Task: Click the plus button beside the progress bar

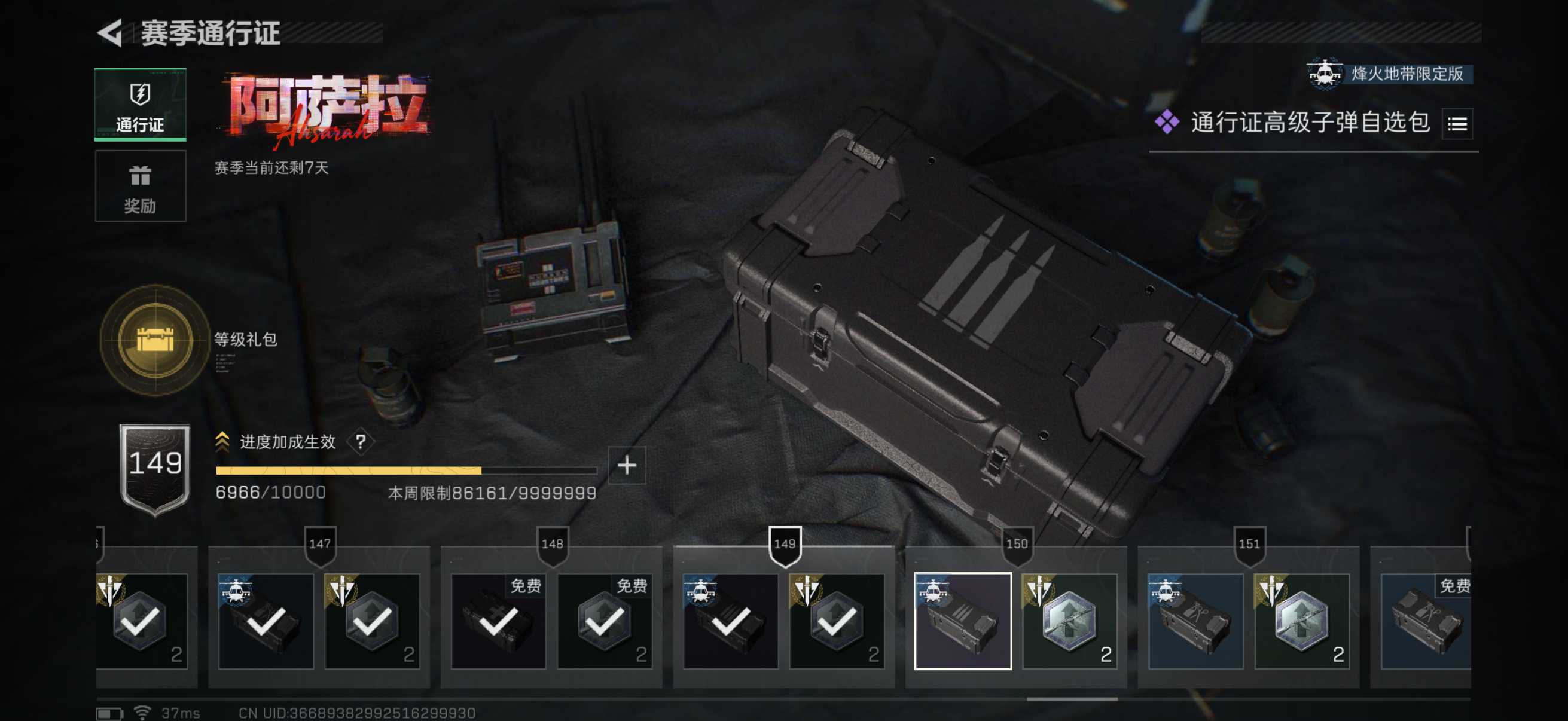Action: pos(626,466)
